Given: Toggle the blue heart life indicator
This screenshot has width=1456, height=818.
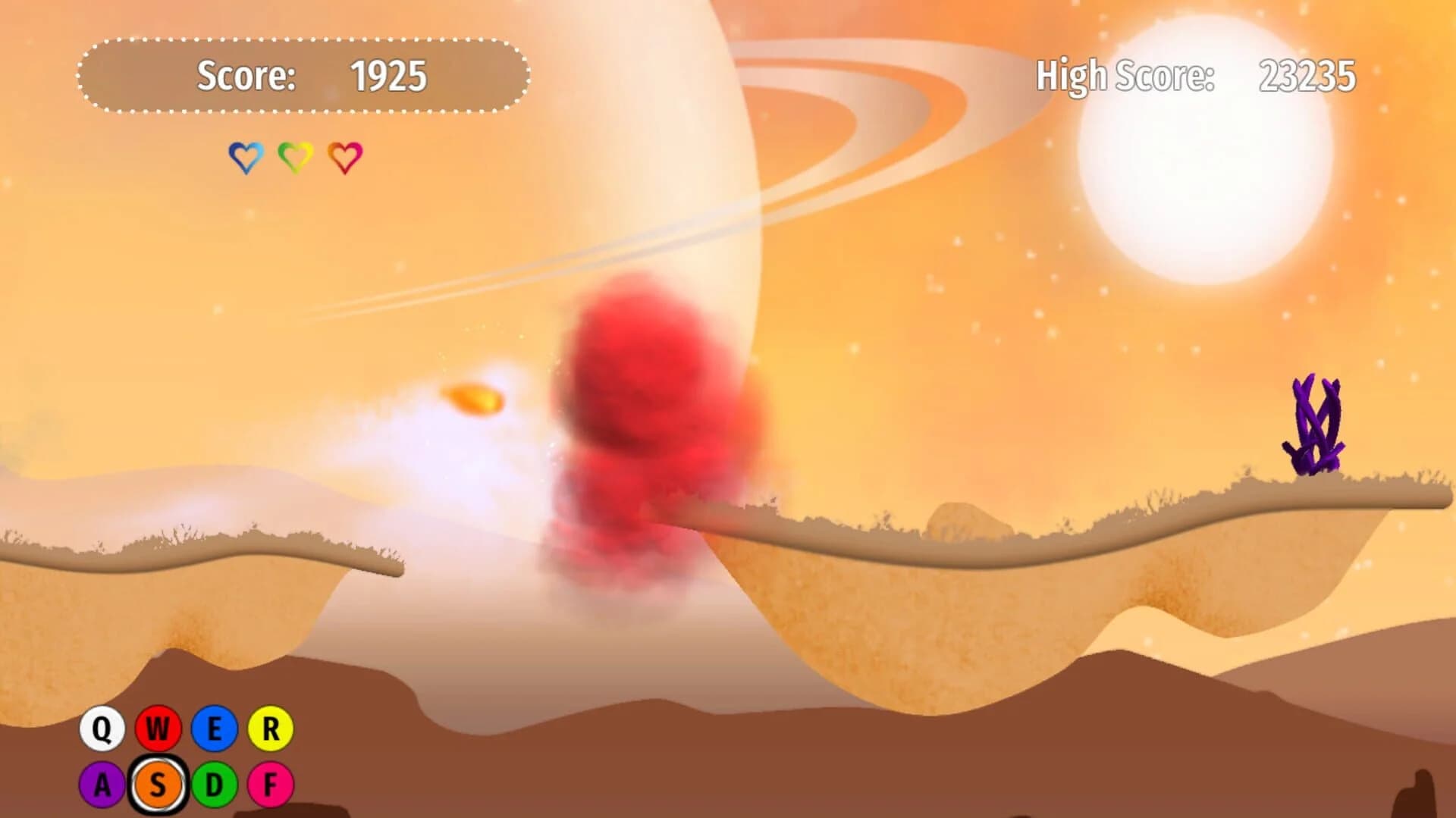Looking at the screenshot, I should pos(245,157).
